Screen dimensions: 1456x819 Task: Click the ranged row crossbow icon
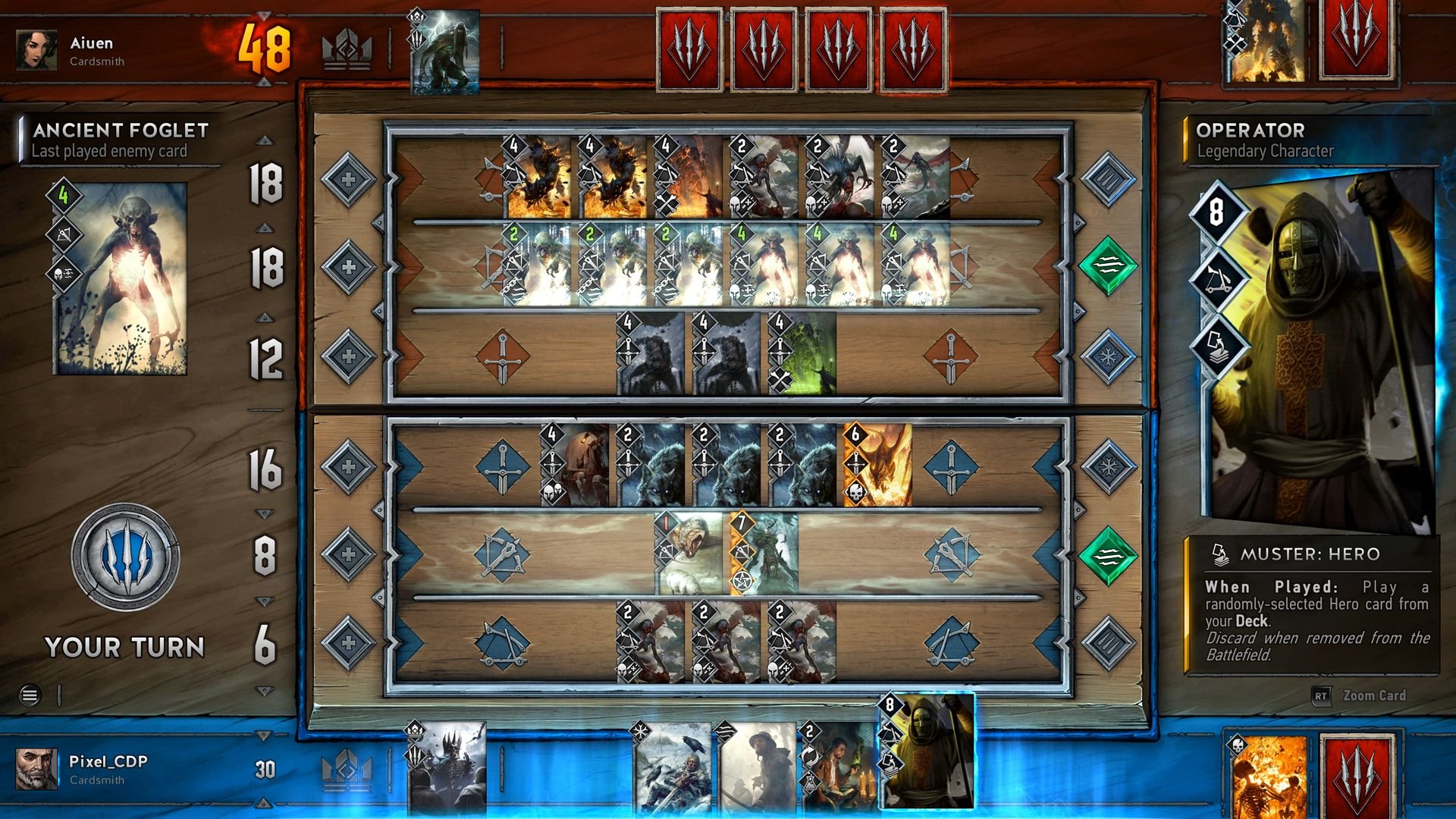pos(503,555)
